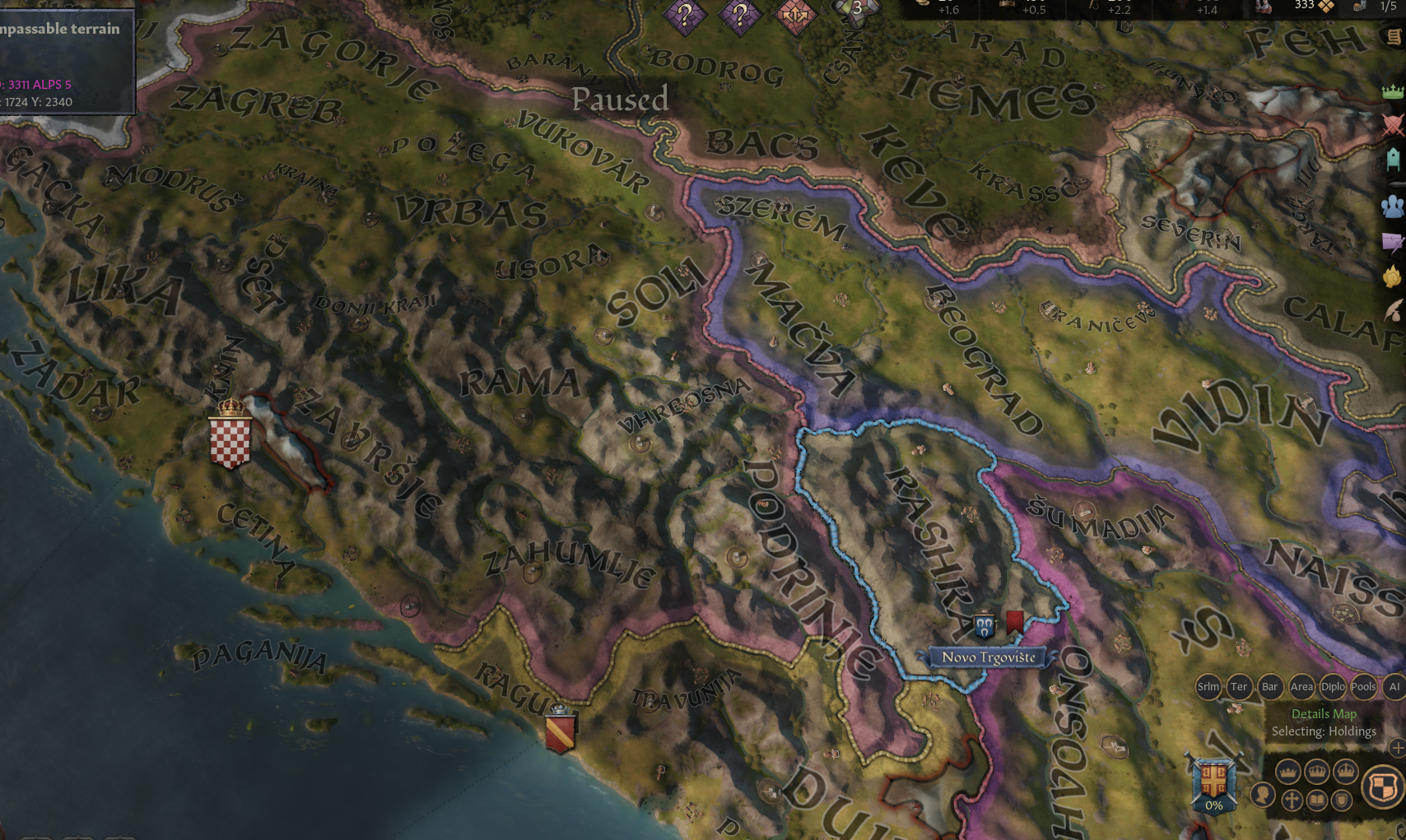Enable the Diplo map mode
The image size is (1406, 840).
[1333, 687]
